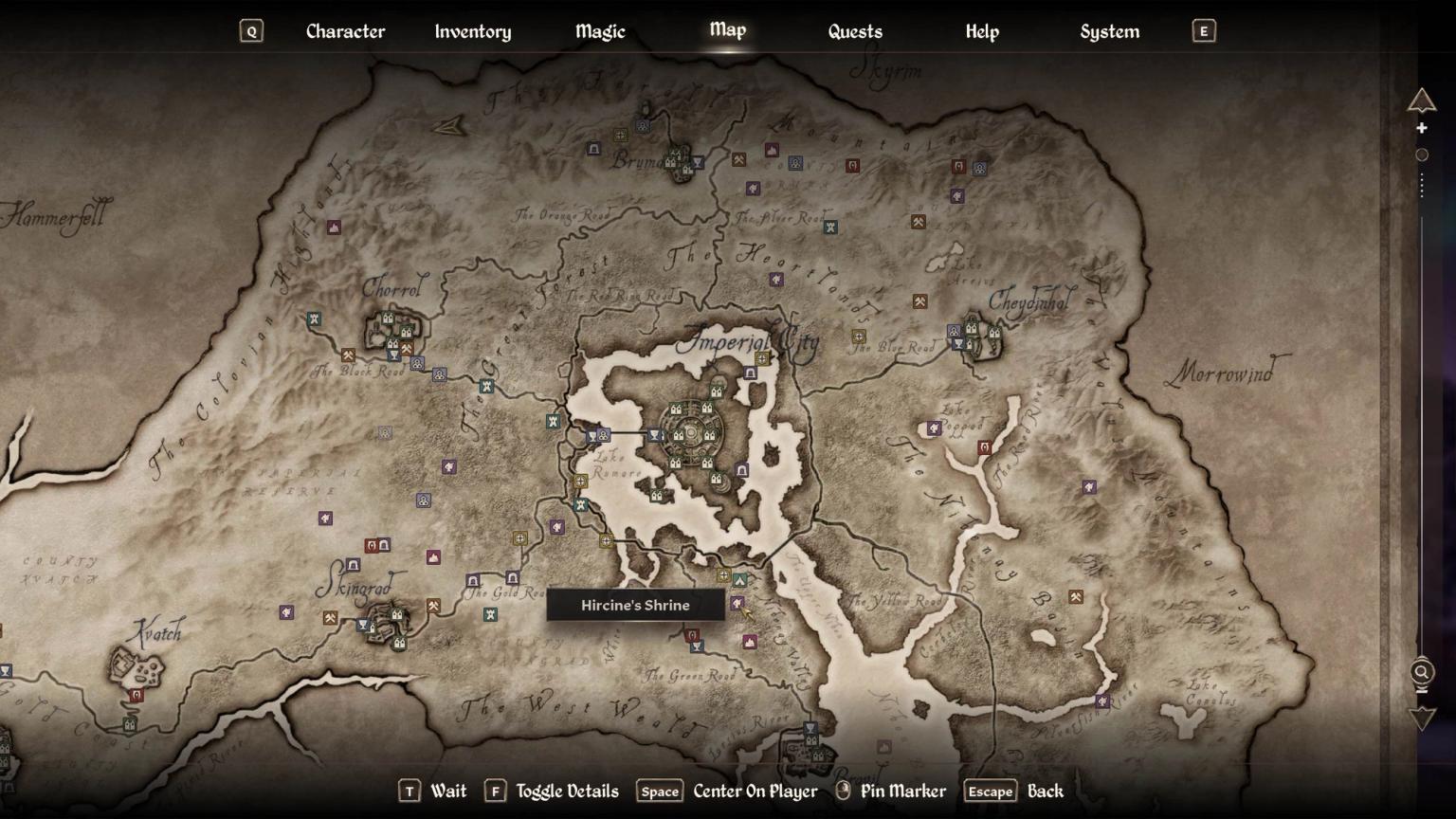1456x819 pixels.
Task: Click the tent camp icon southeast of Hircine's Shrine
Action: 740,580
